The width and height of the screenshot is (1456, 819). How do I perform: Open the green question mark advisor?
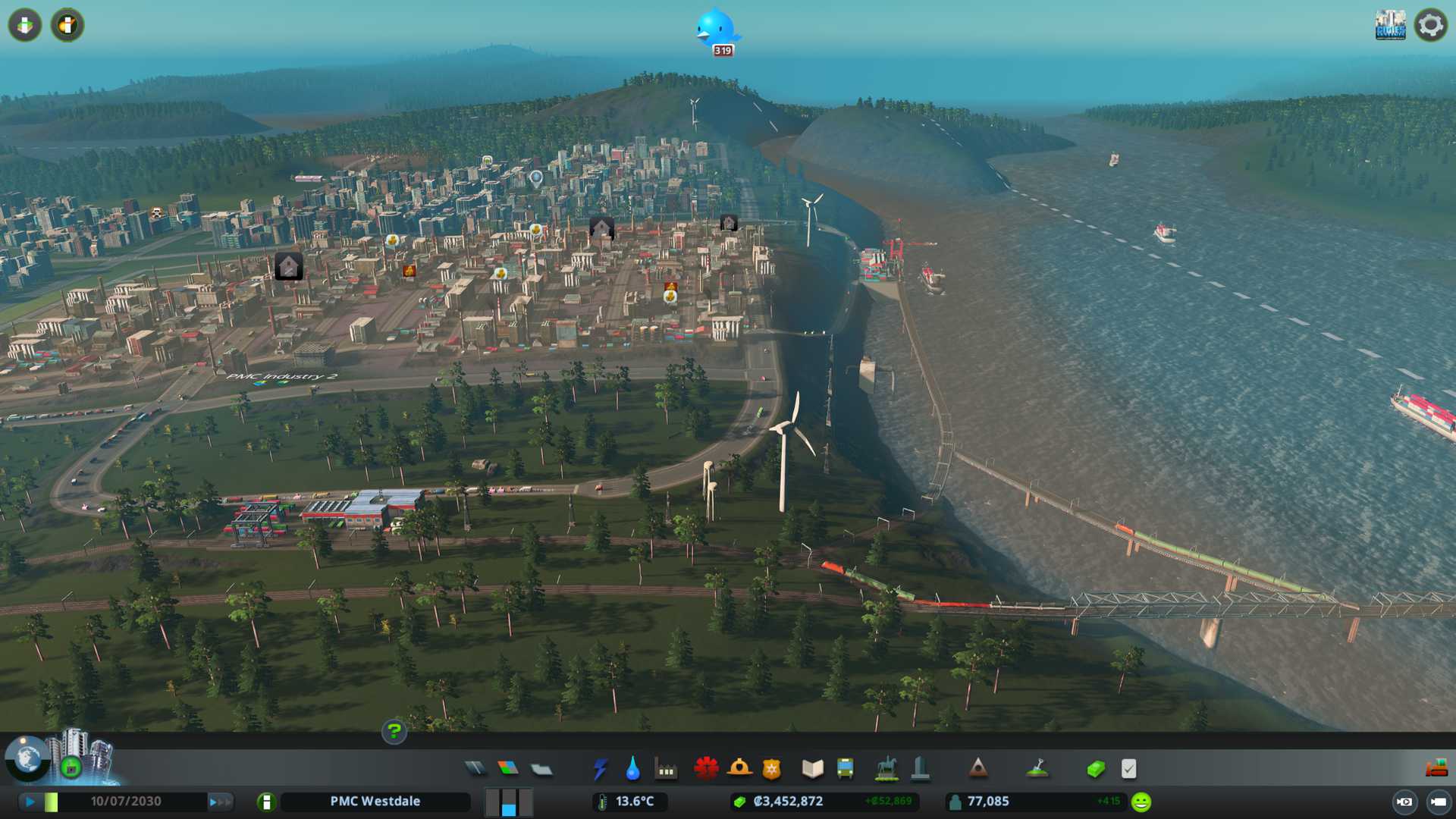[x=394, y=732]
